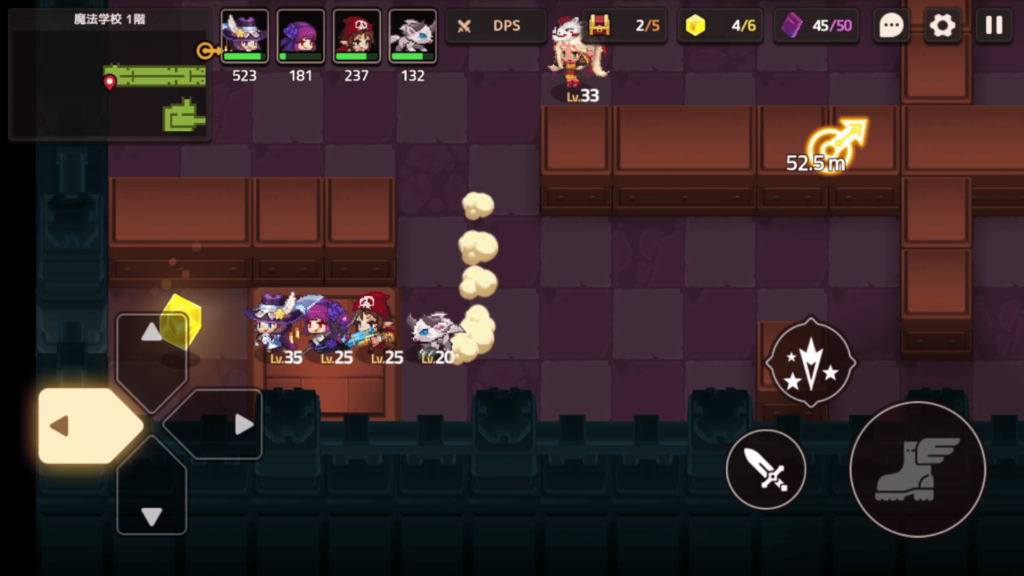
Task: Activate the star burst chain skill
Action: point(811,362)
